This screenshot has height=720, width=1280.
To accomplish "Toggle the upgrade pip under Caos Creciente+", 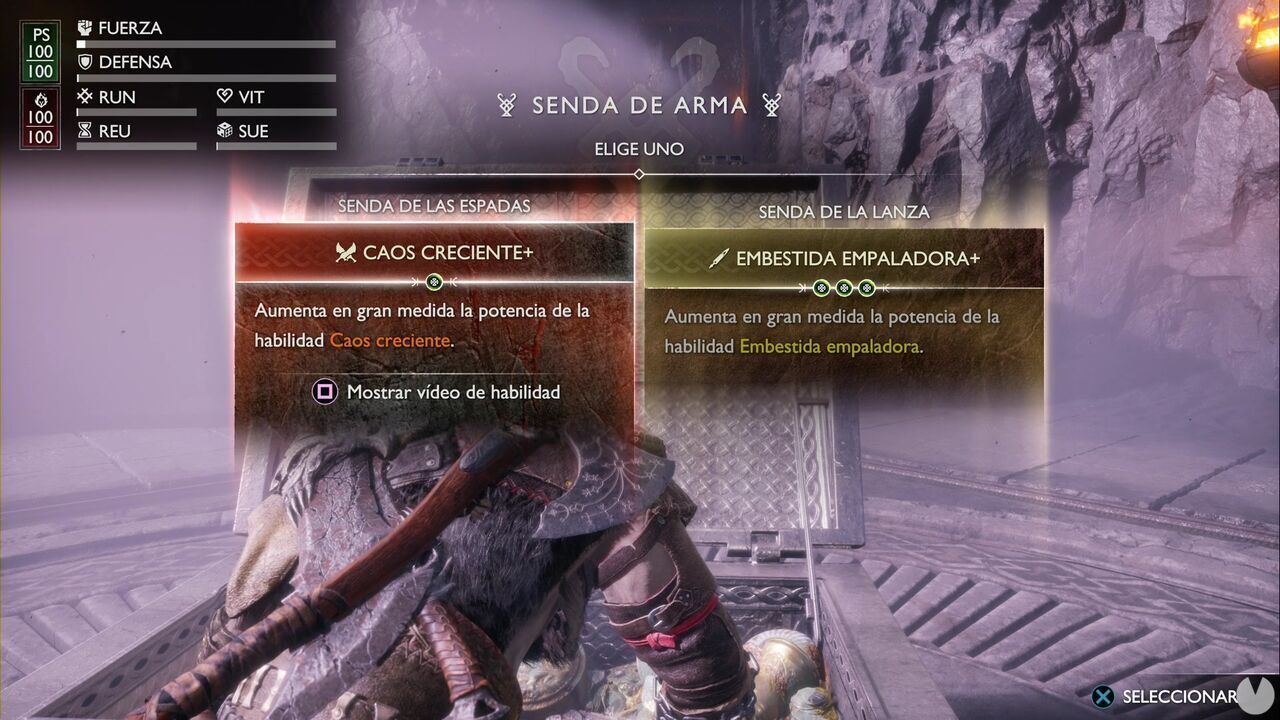I will coord(434,282).
